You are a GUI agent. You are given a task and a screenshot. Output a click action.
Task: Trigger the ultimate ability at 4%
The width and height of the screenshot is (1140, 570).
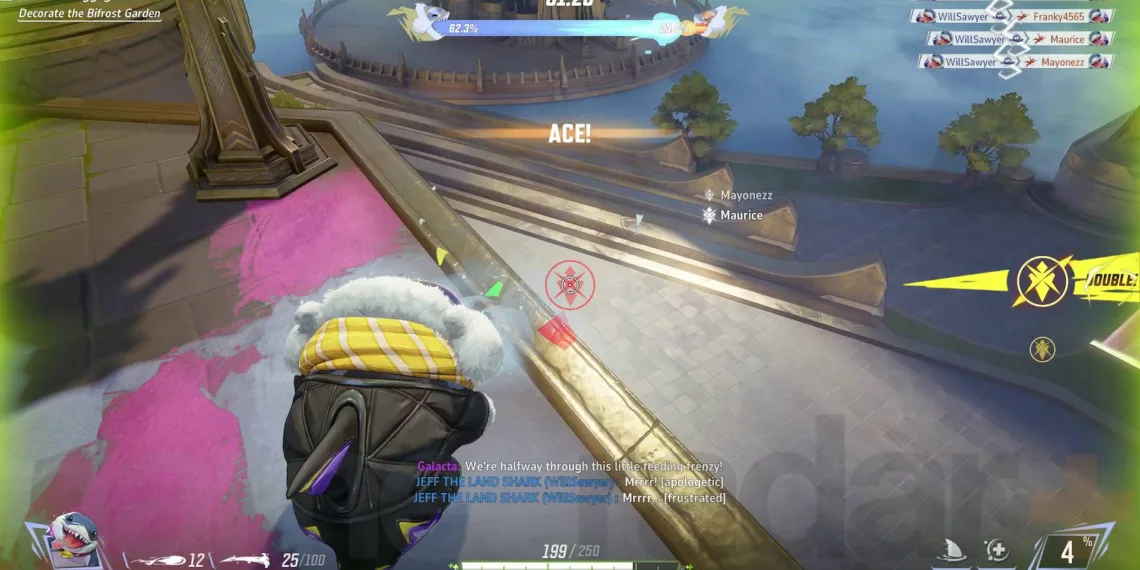click(x=1068, y=549)
